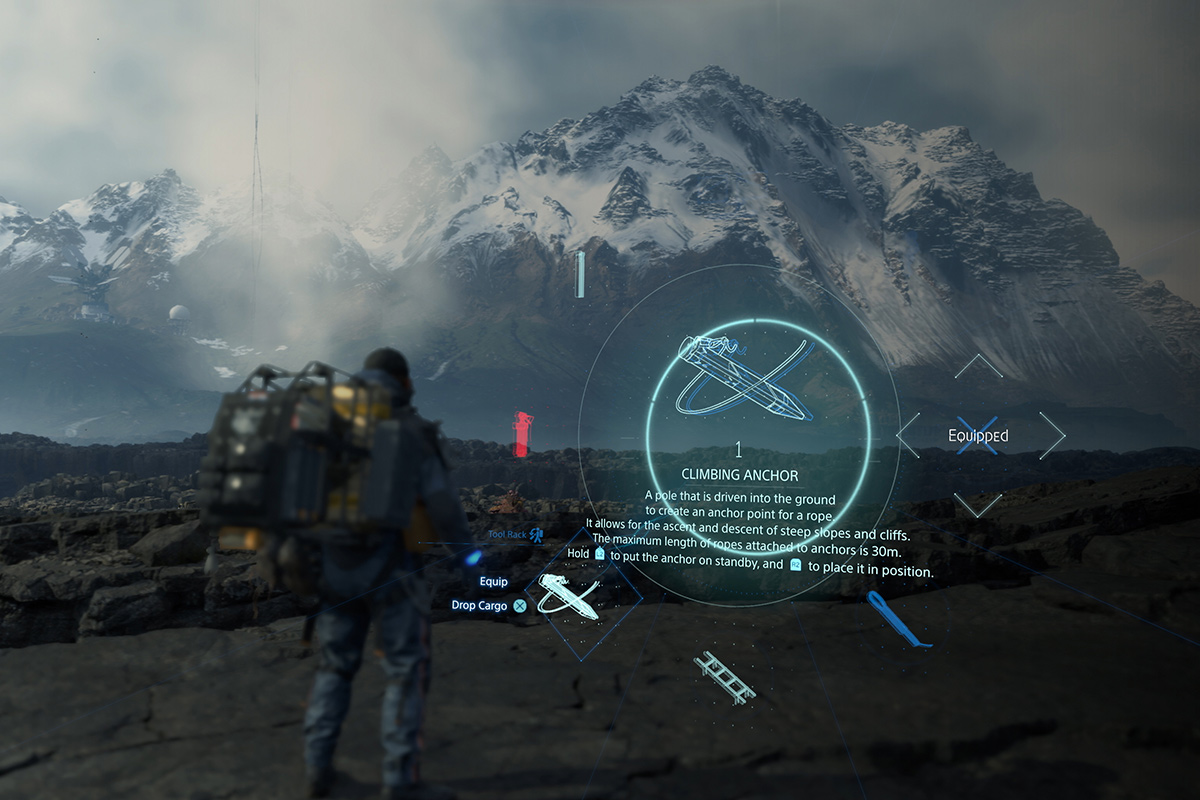Select the climbing anchor in the diamond slot

pyautogui.click(x=568, y=595)
